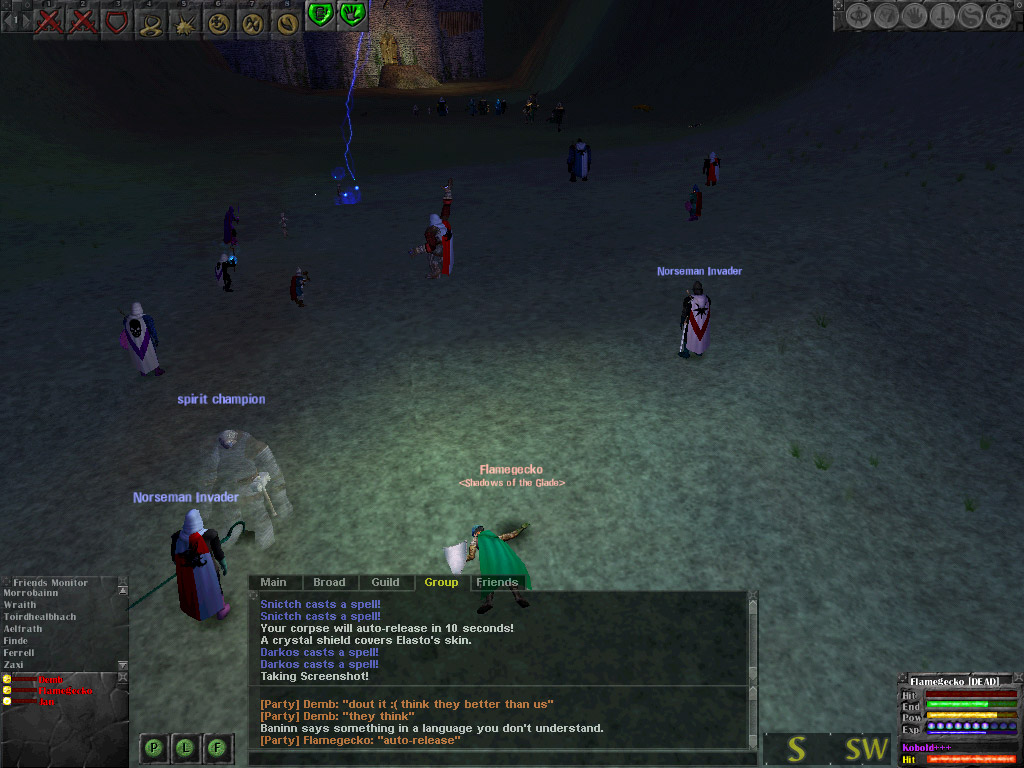This screenshot has width=1024, height=768.
Task: Open the sword icon panel button
Action: (943, 16)
